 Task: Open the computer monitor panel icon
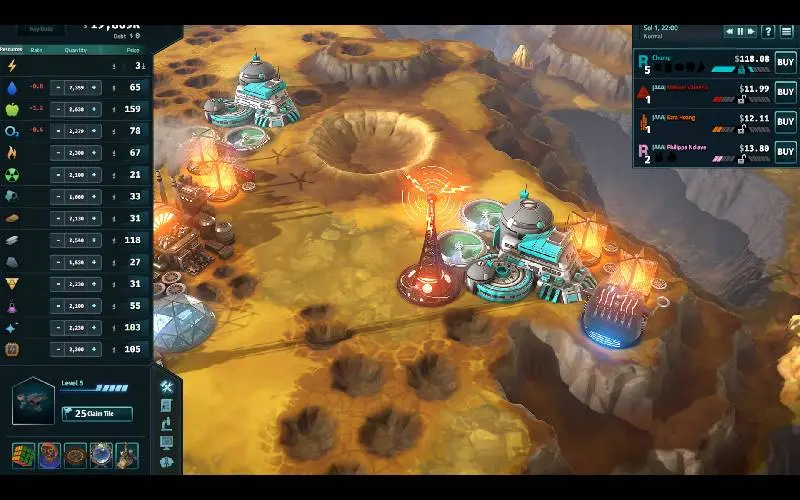click(166, 443)
